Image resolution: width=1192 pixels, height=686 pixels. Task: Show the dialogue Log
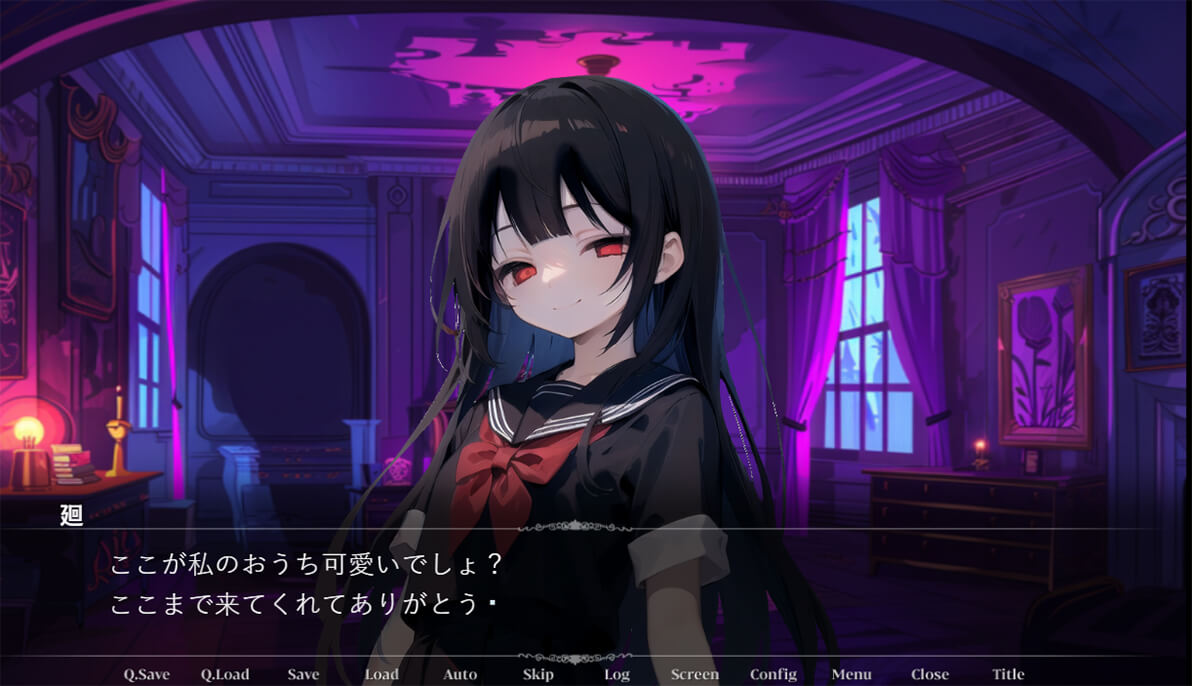coord(617,674)
